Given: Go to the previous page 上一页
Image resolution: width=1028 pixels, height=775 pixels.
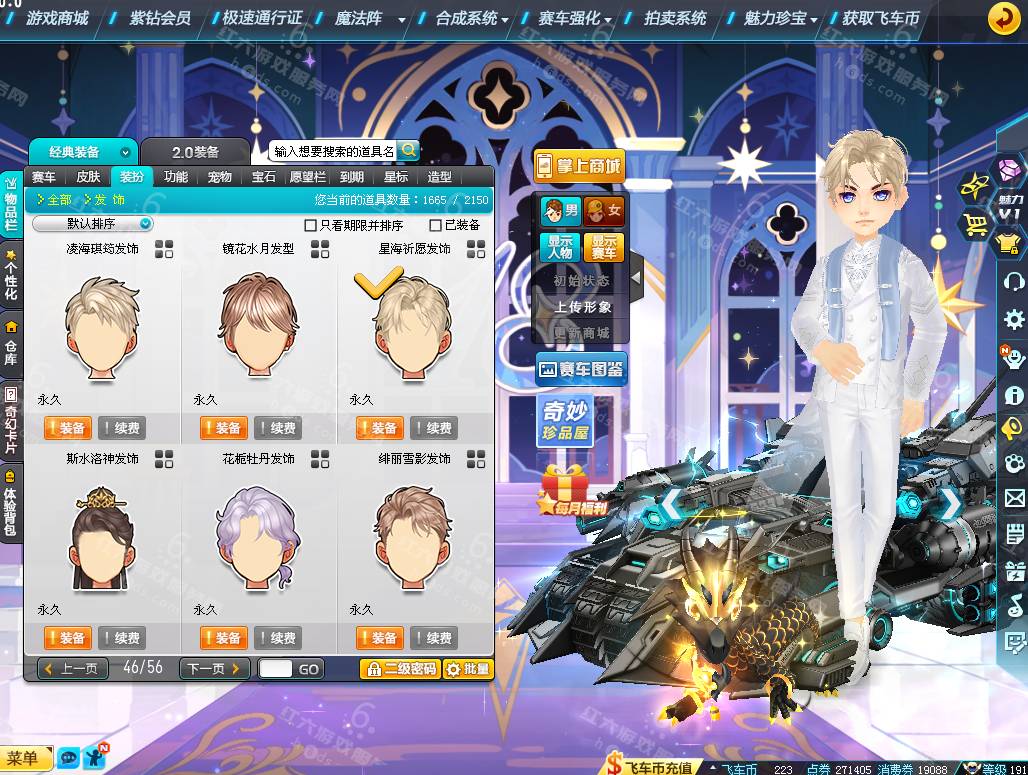Looking at the screenshot, I should point(73,668).
